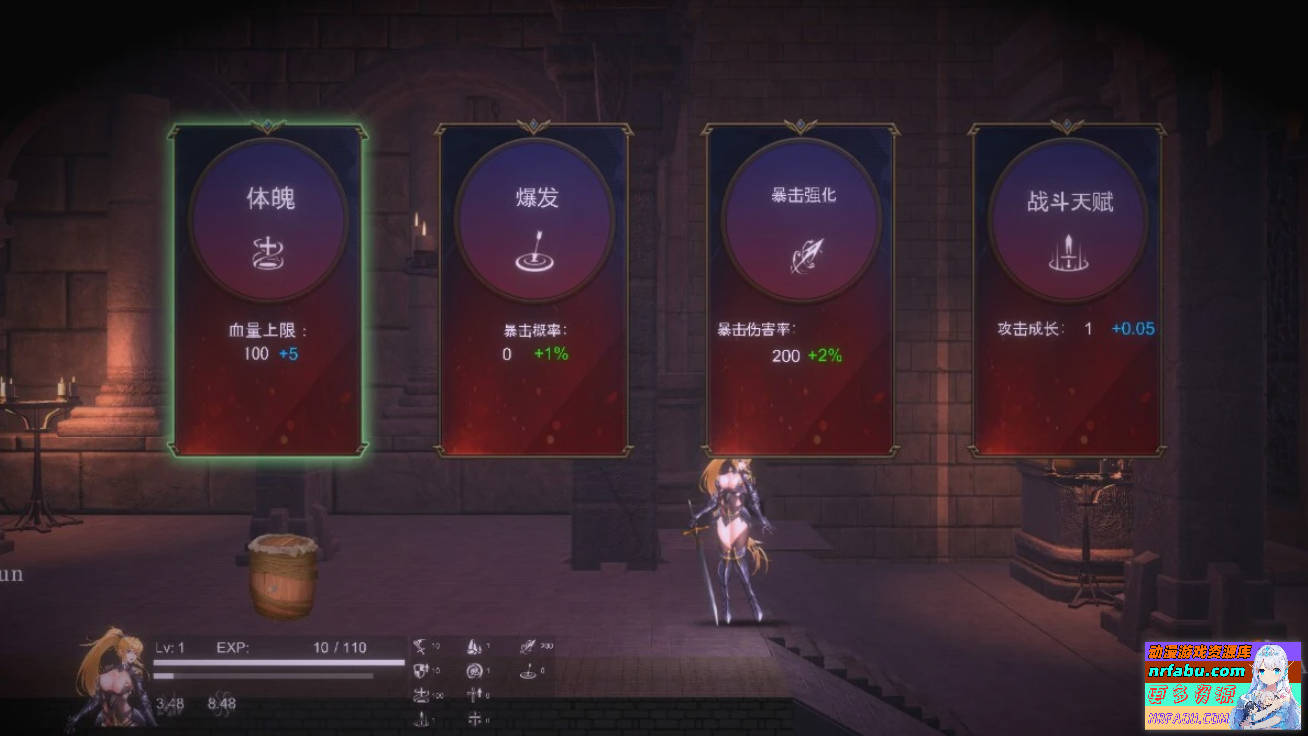Screen dimensions: 1308x736
Task: Click the crit damage quill icon showing 200
Action: point(528,646)
